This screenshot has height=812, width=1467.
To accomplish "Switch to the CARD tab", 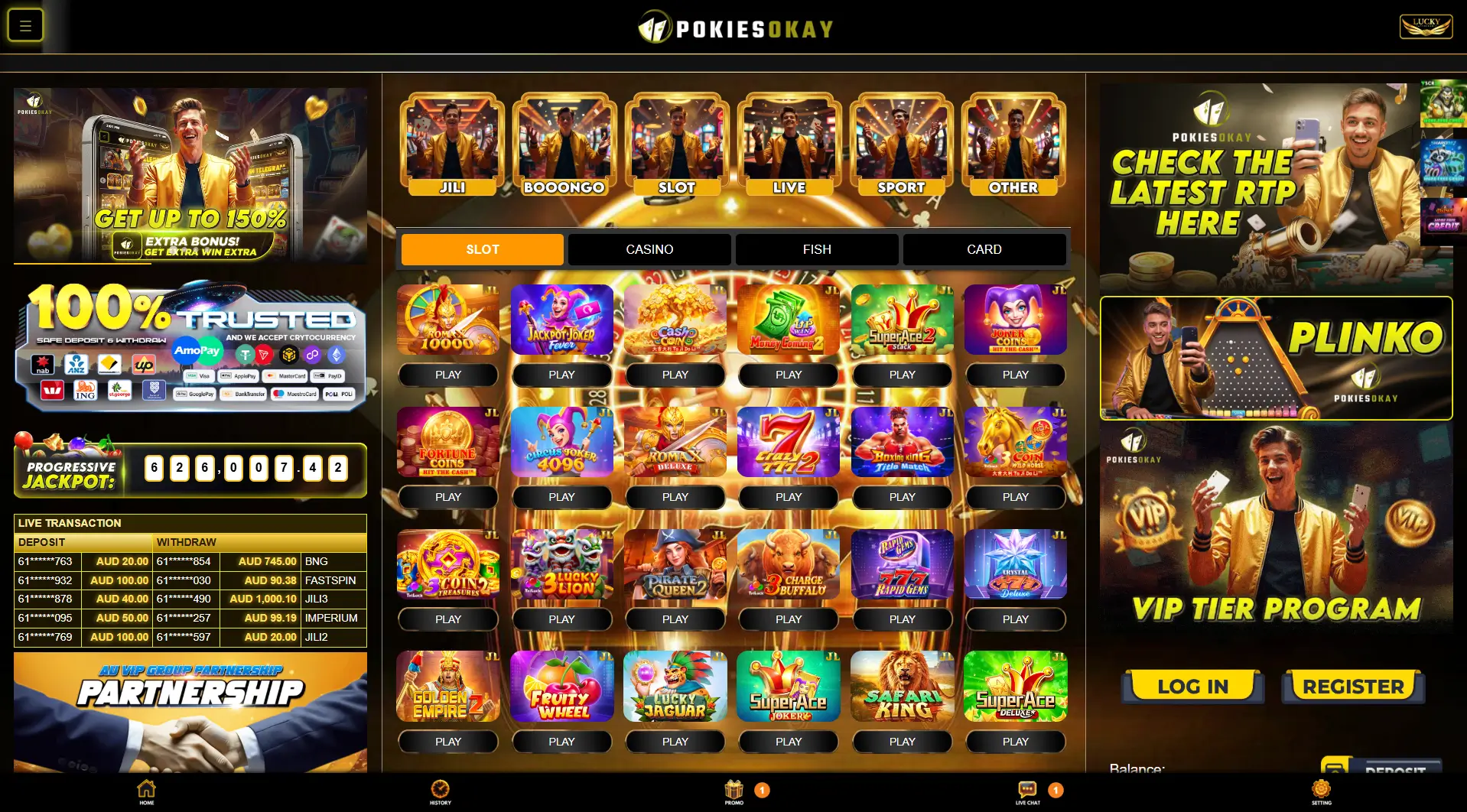I will point(984,248).
